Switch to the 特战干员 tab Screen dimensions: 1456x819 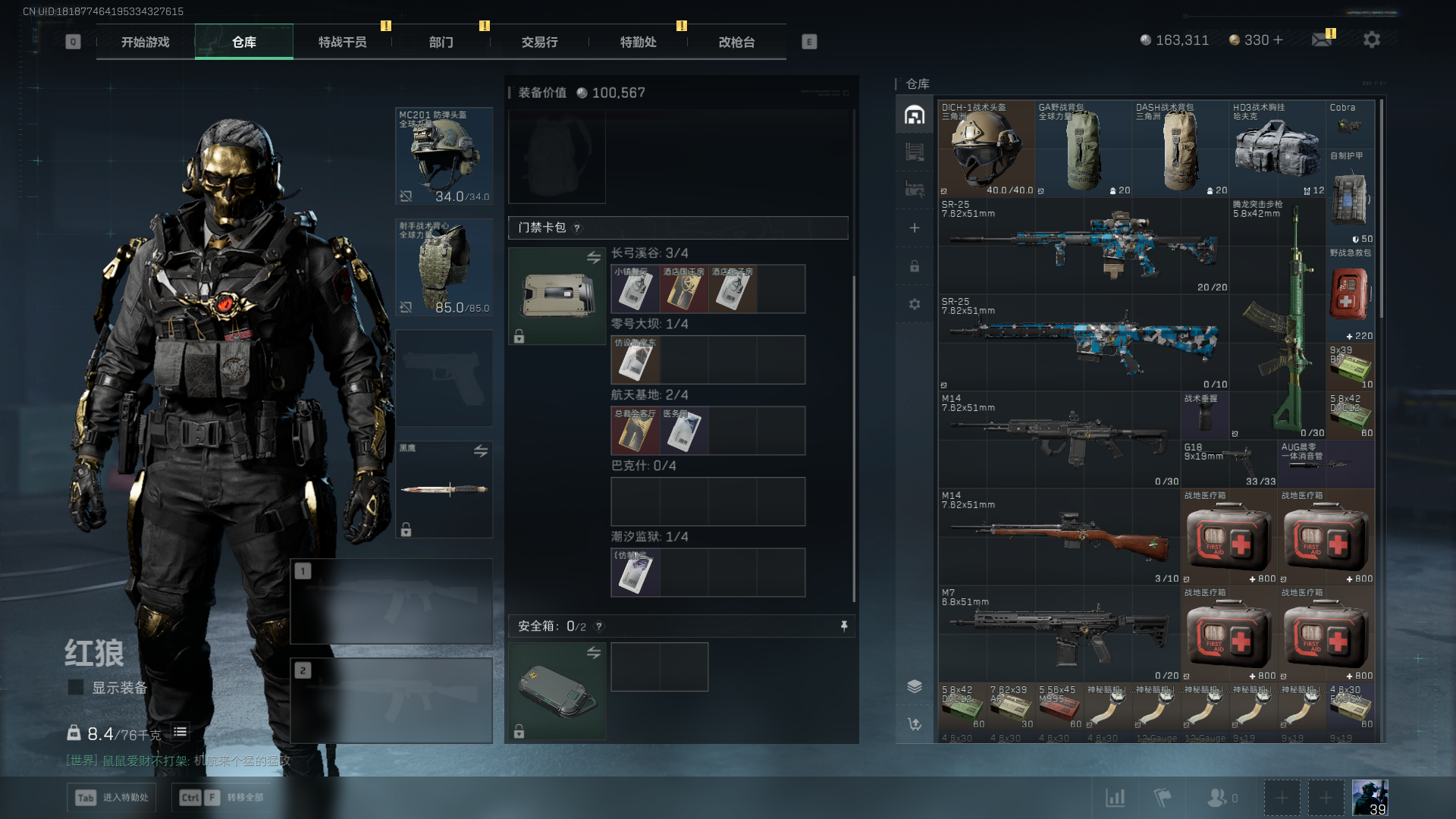click(x=342, y=42)
